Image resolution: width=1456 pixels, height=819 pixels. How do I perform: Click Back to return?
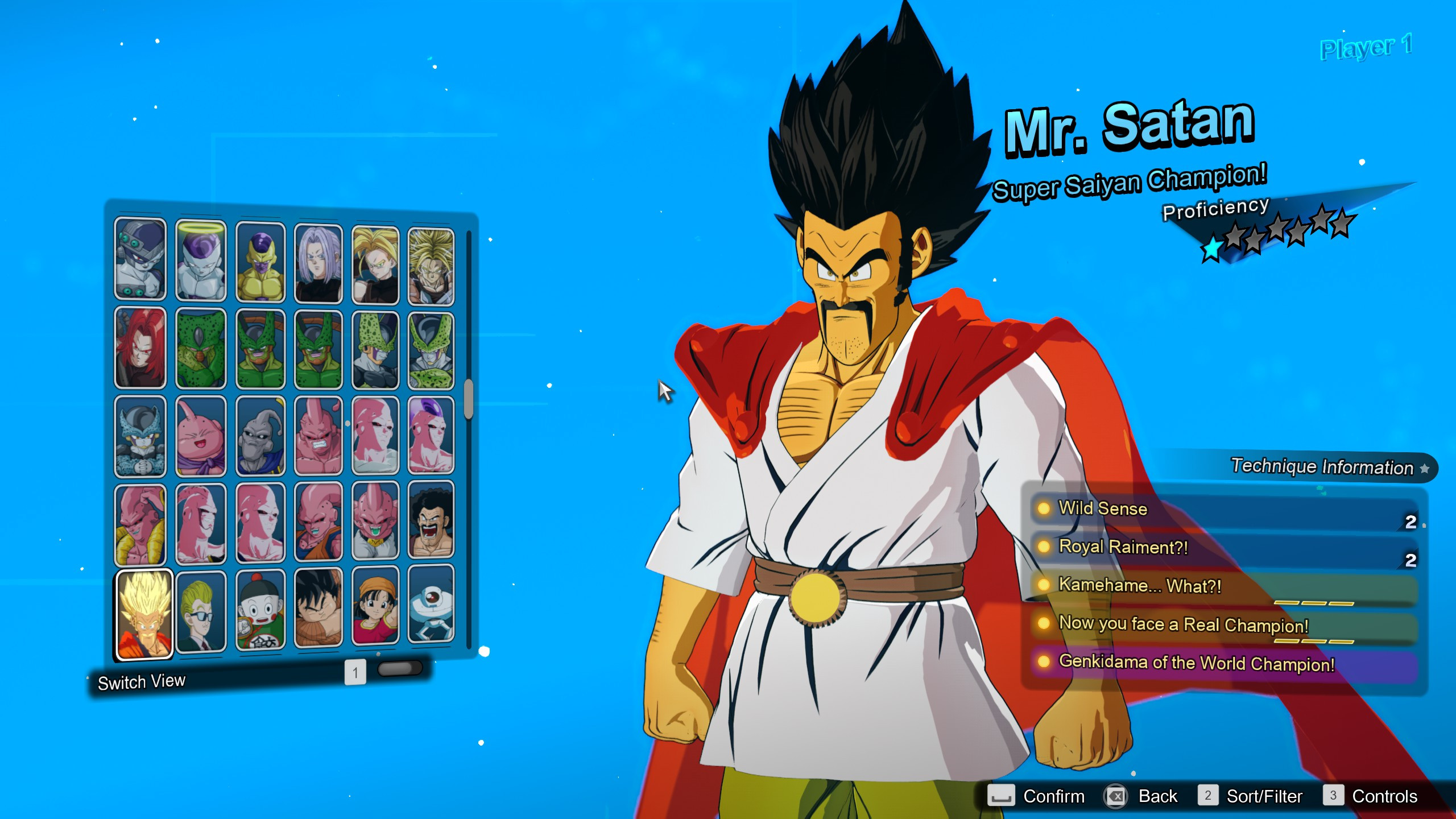click(1157, 796)
